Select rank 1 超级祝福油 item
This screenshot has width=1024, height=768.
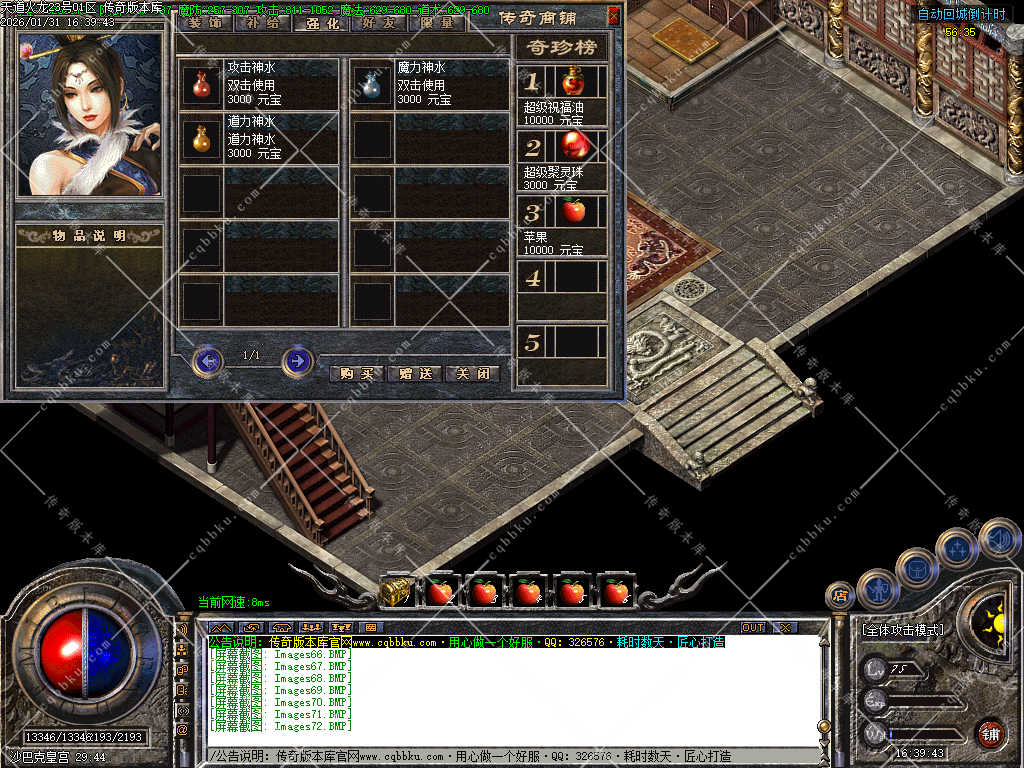[573, 81]
